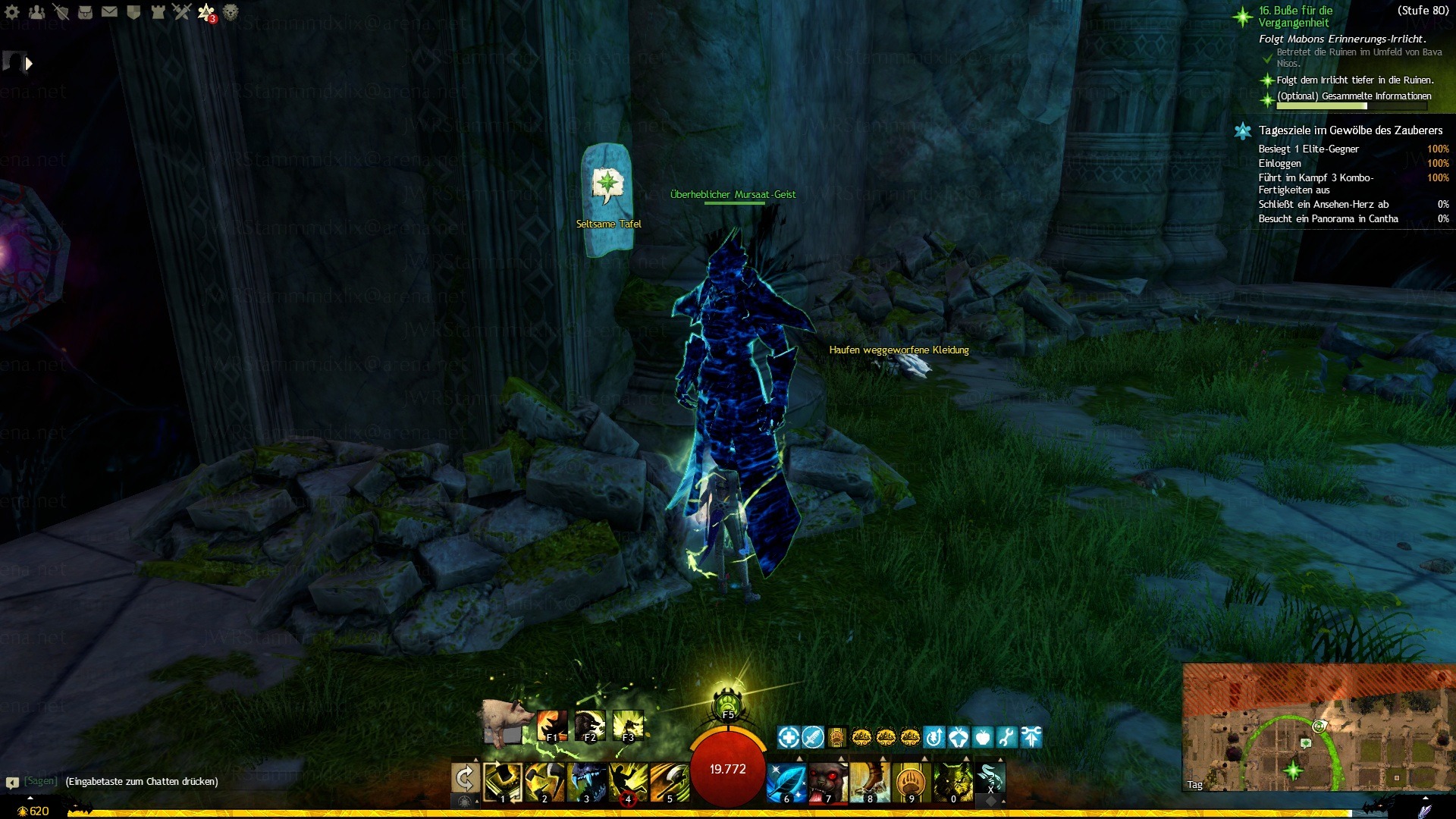This screenshot has height=819, width=1456.
Task: Activate the F5 paw beastmode skill
Action: (727, 703)
